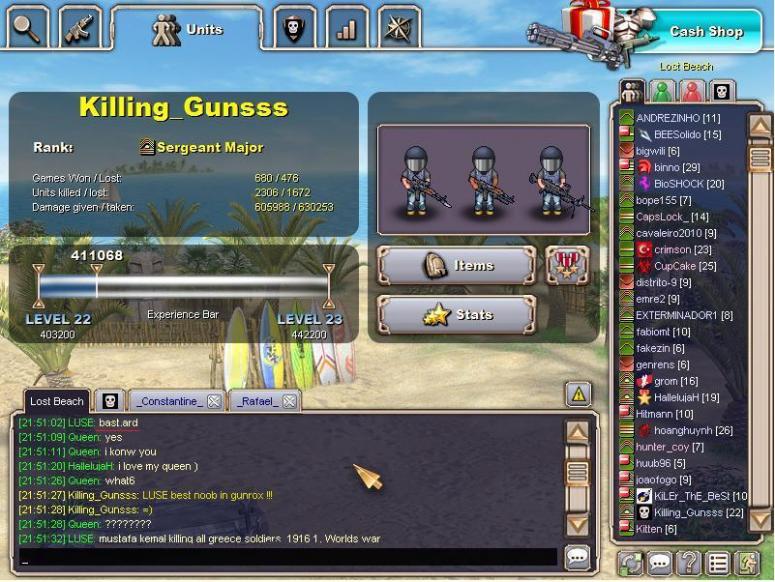Image resolution: width=775 pixels, height=582 pixels.
Task: Show the green friends list tab
Action: [x=661, y=92]
